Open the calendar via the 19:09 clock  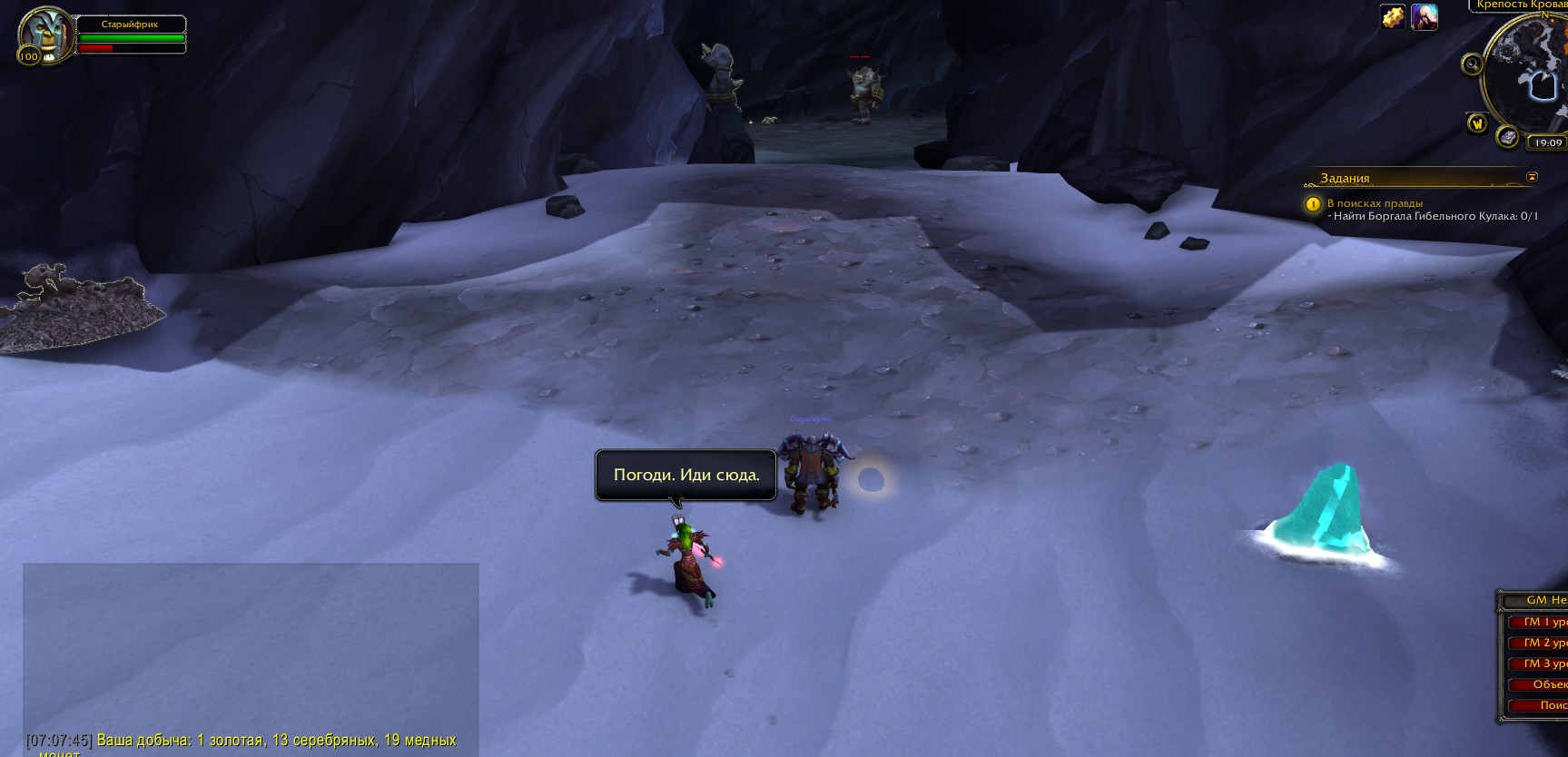(1548, 143)
